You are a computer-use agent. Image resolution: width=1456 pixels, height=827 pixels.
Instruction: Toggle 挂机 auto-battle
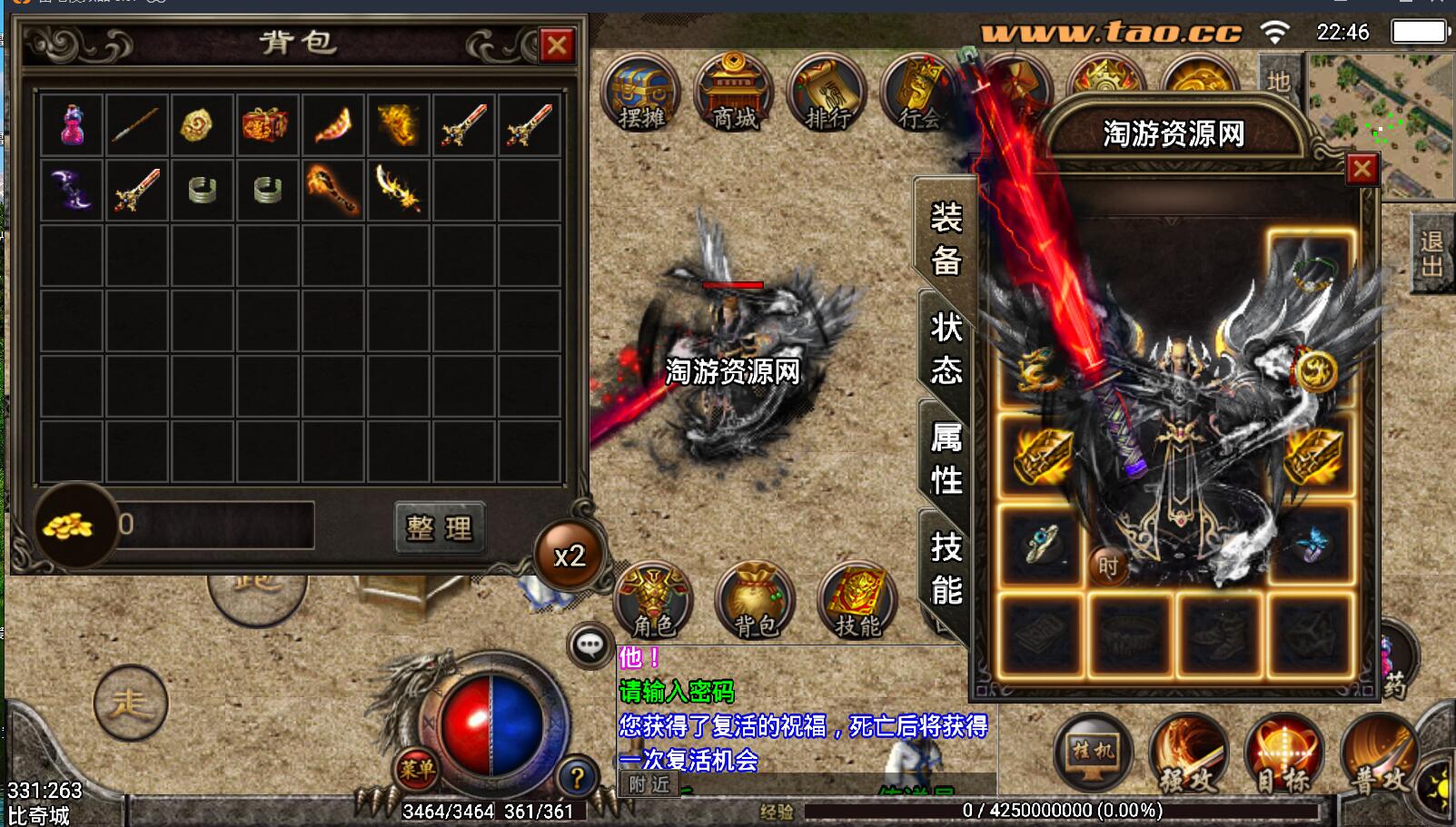tap(1093, 755)
